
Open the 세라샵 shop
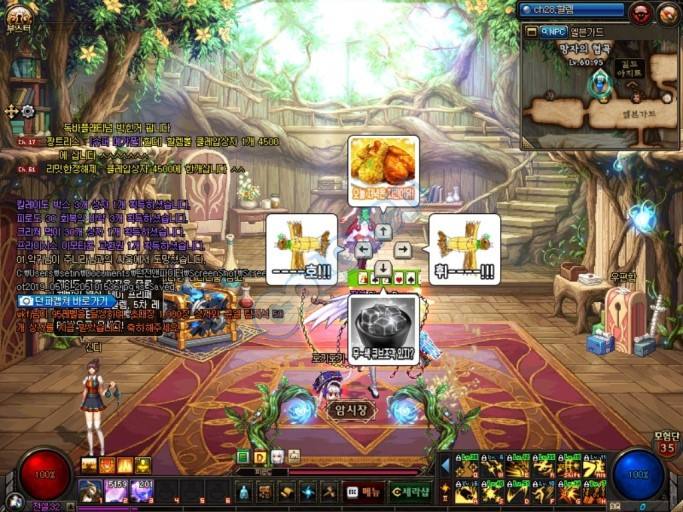411,491
